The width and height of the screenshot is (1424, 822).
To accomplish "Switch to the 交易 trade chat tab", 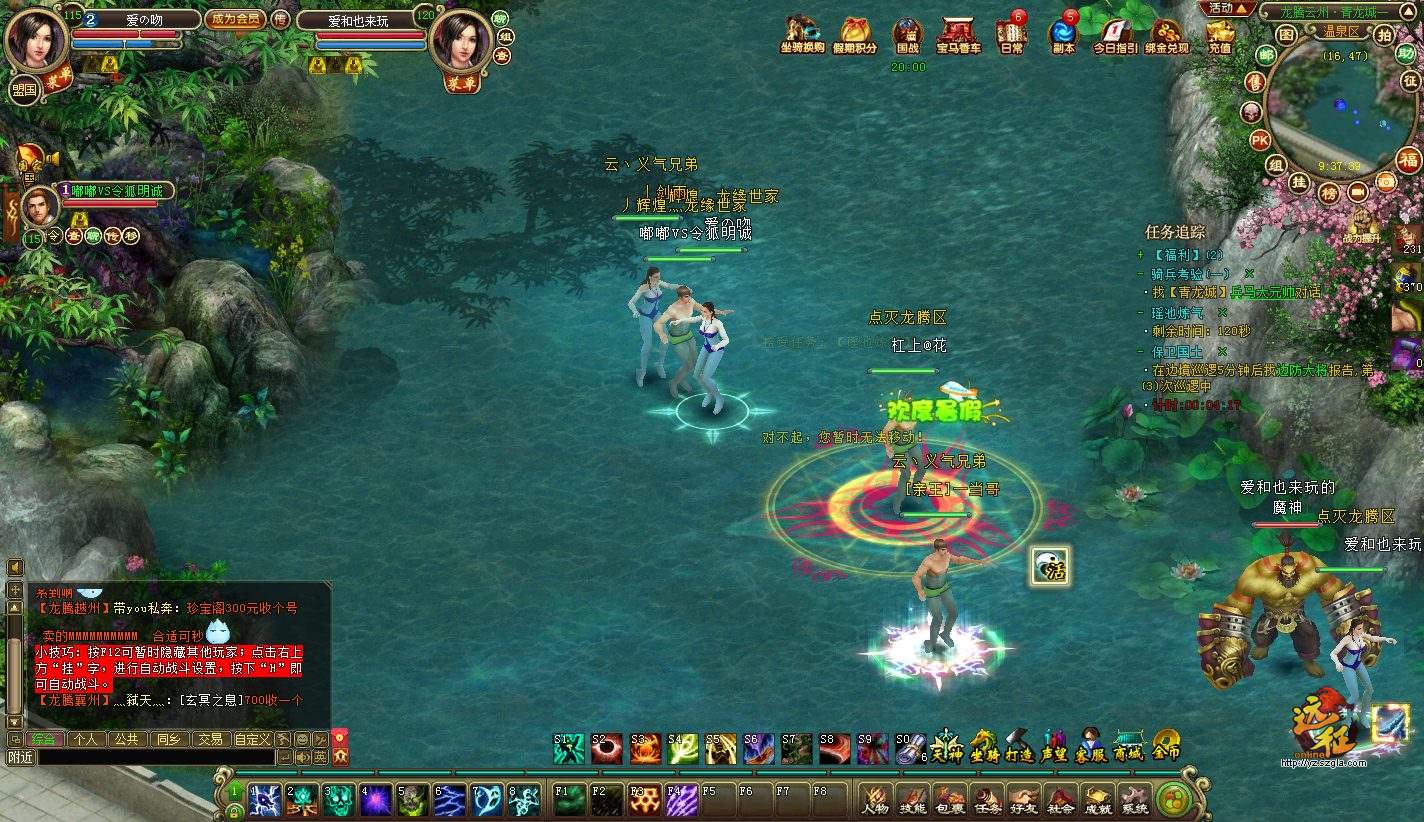I will [209, 739].
